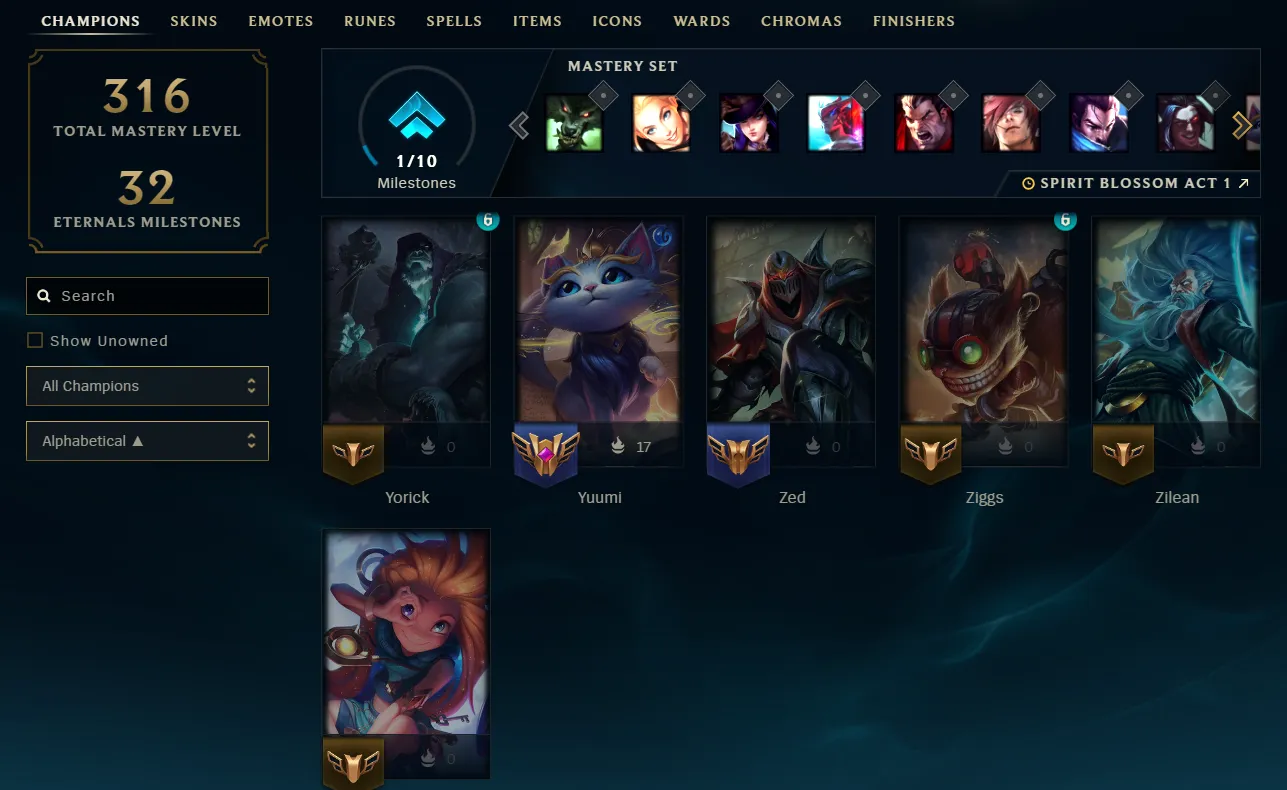1287x790 pixels.
Task: Open the CHROMAS tab
Action: [801, 20]
